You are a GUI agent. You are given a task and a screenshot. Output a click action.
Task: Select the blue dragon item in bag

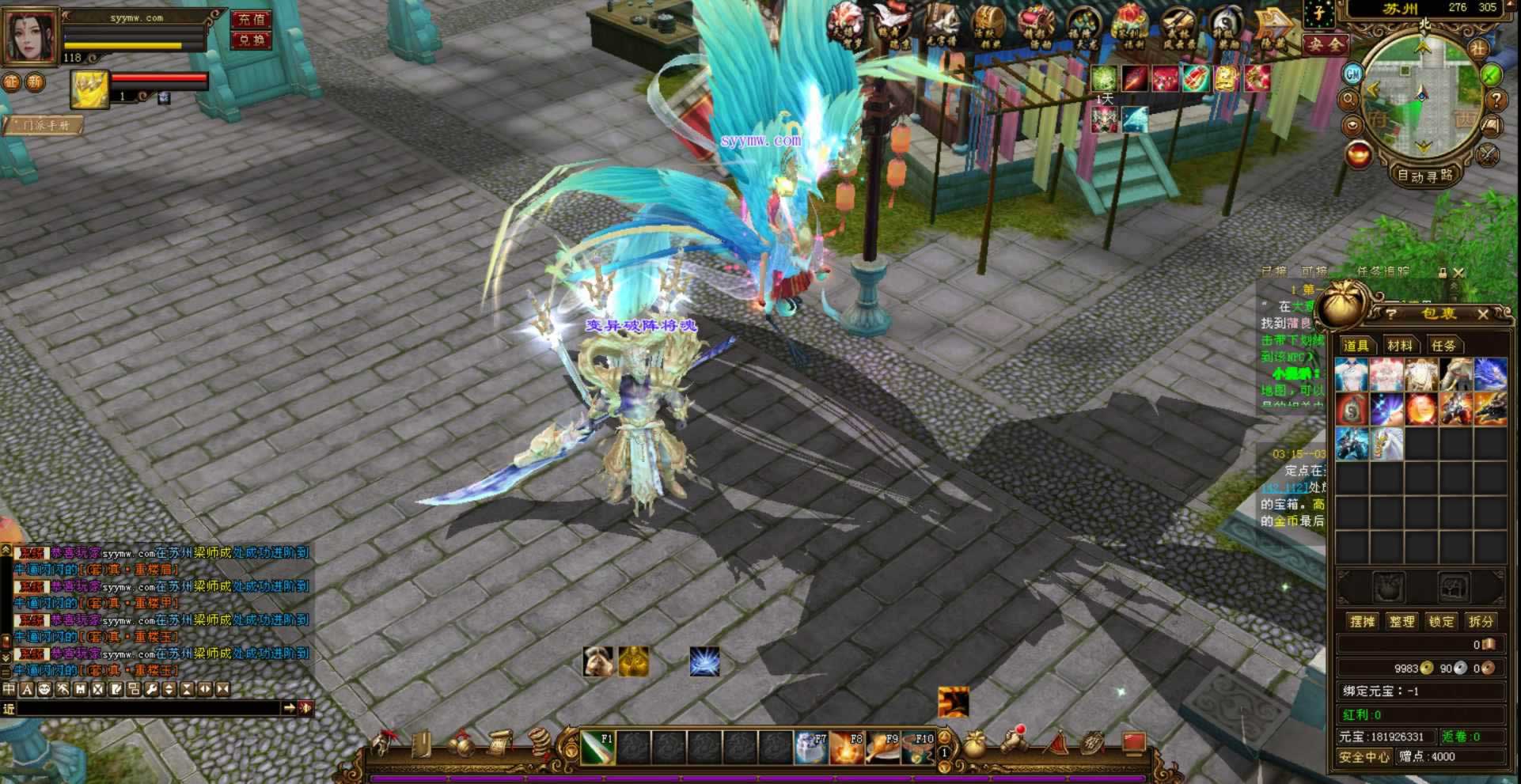(1490, 375)
